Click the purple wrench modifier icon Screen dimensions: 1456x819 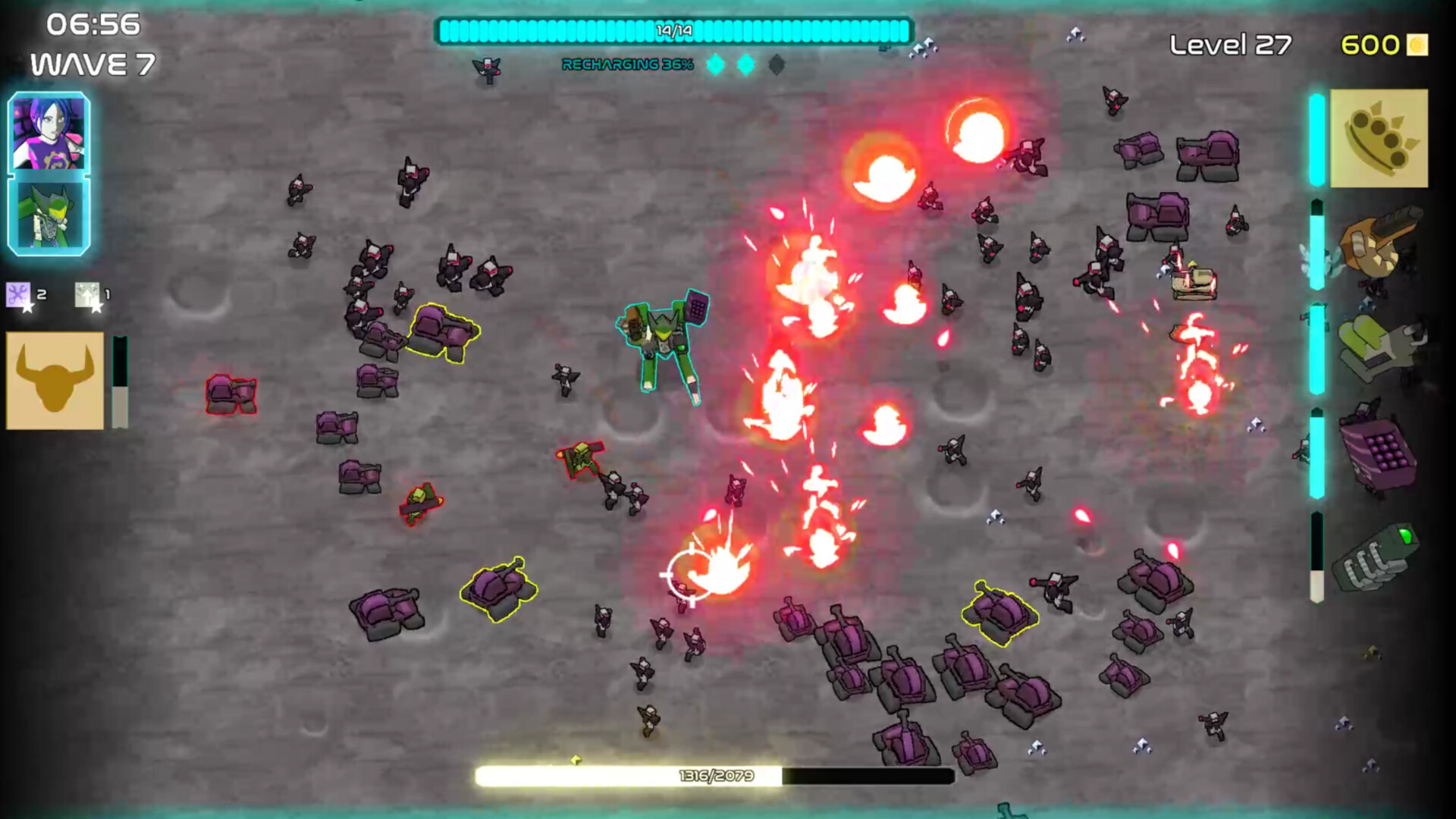tap(20, 294)
